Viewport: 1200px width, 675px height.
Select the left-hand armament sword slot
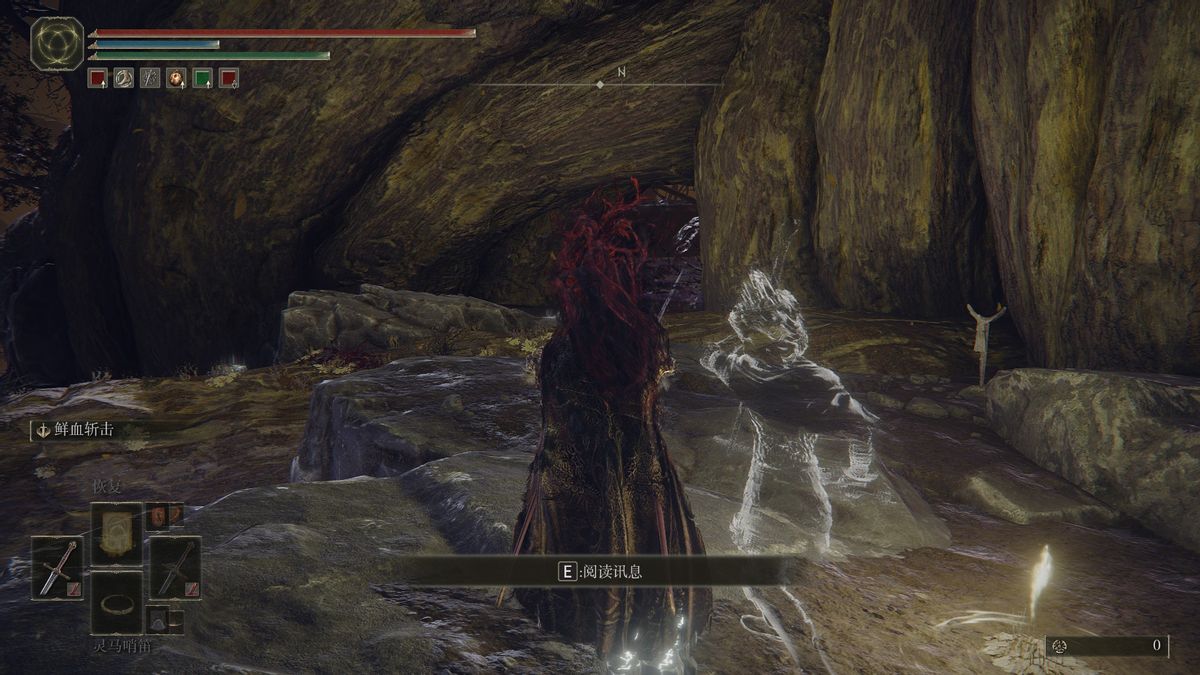tap(56, 568)
